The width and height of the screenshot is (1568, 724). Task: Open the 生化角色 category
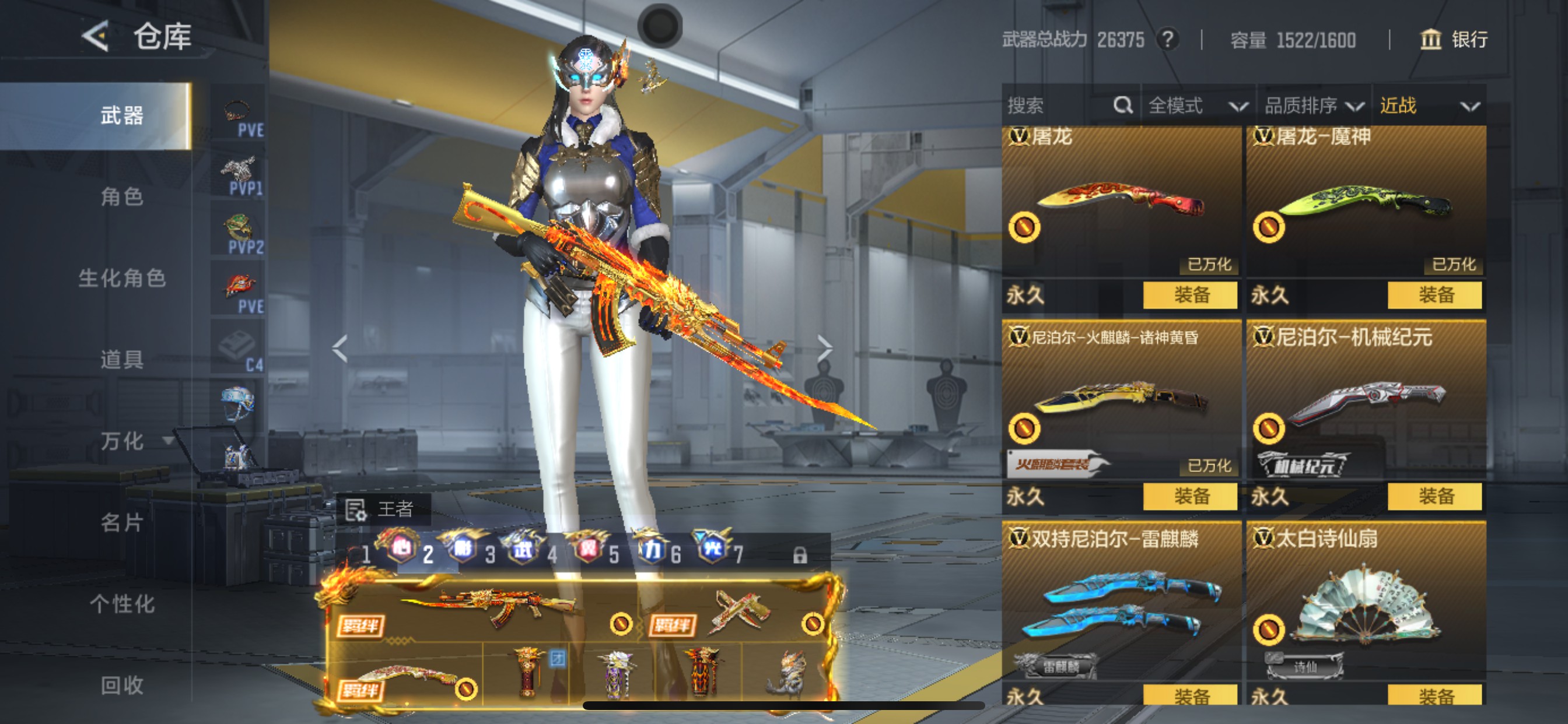tap(122, 278)
